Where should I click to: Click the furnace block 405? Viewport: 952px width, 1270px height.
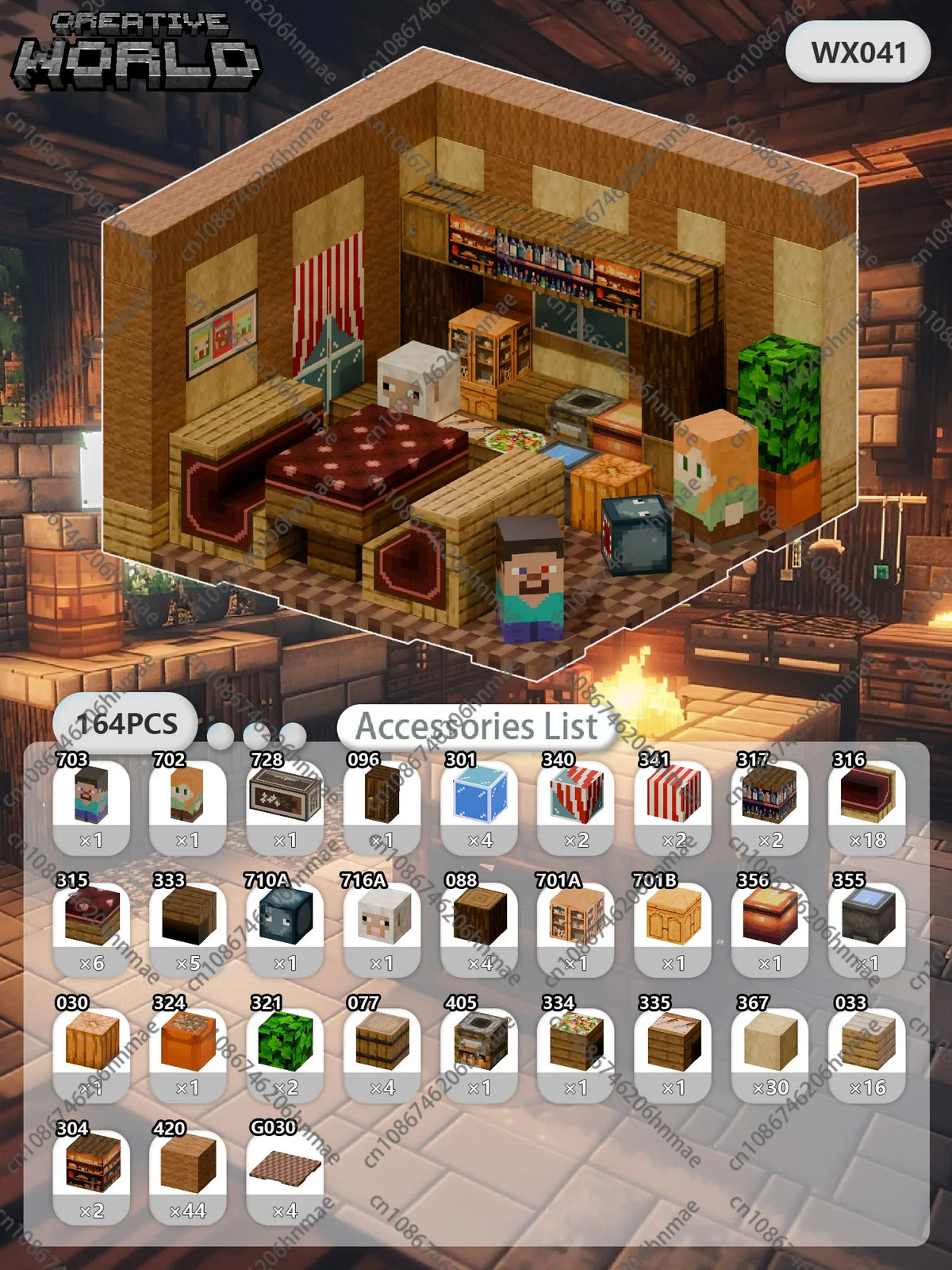479,1041
